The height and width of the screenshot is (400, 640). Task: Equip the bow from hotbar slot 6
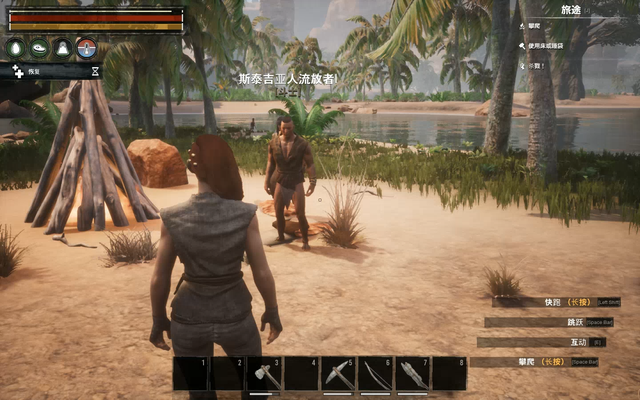tap(375, 374)
